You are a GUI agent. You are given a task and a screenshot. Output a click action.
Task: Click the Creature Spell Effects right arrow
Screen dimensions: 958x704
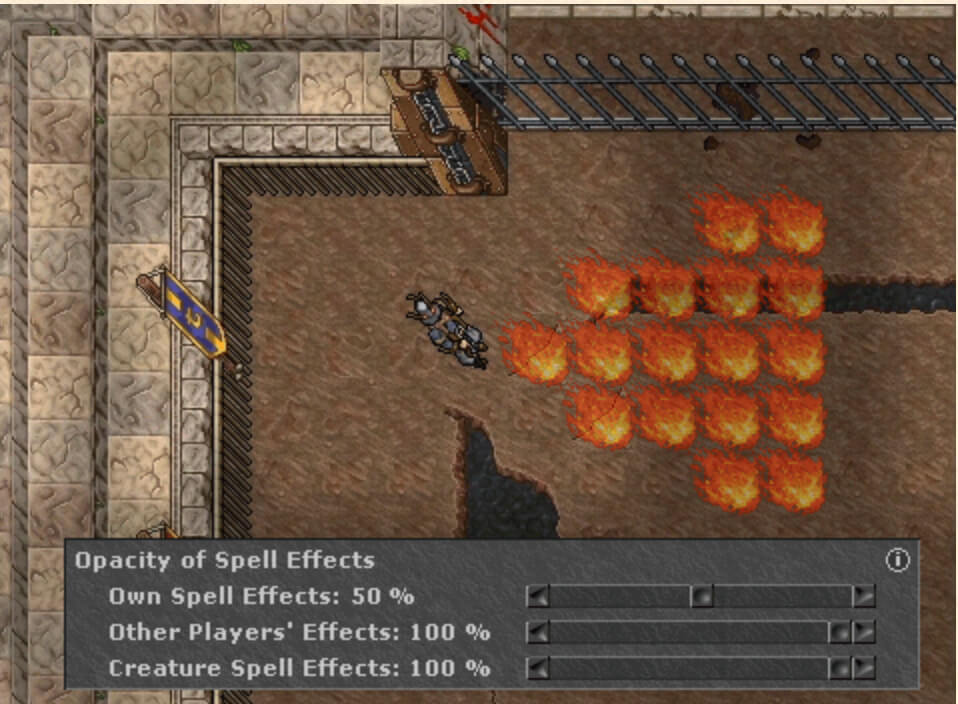tap(863, 667)
